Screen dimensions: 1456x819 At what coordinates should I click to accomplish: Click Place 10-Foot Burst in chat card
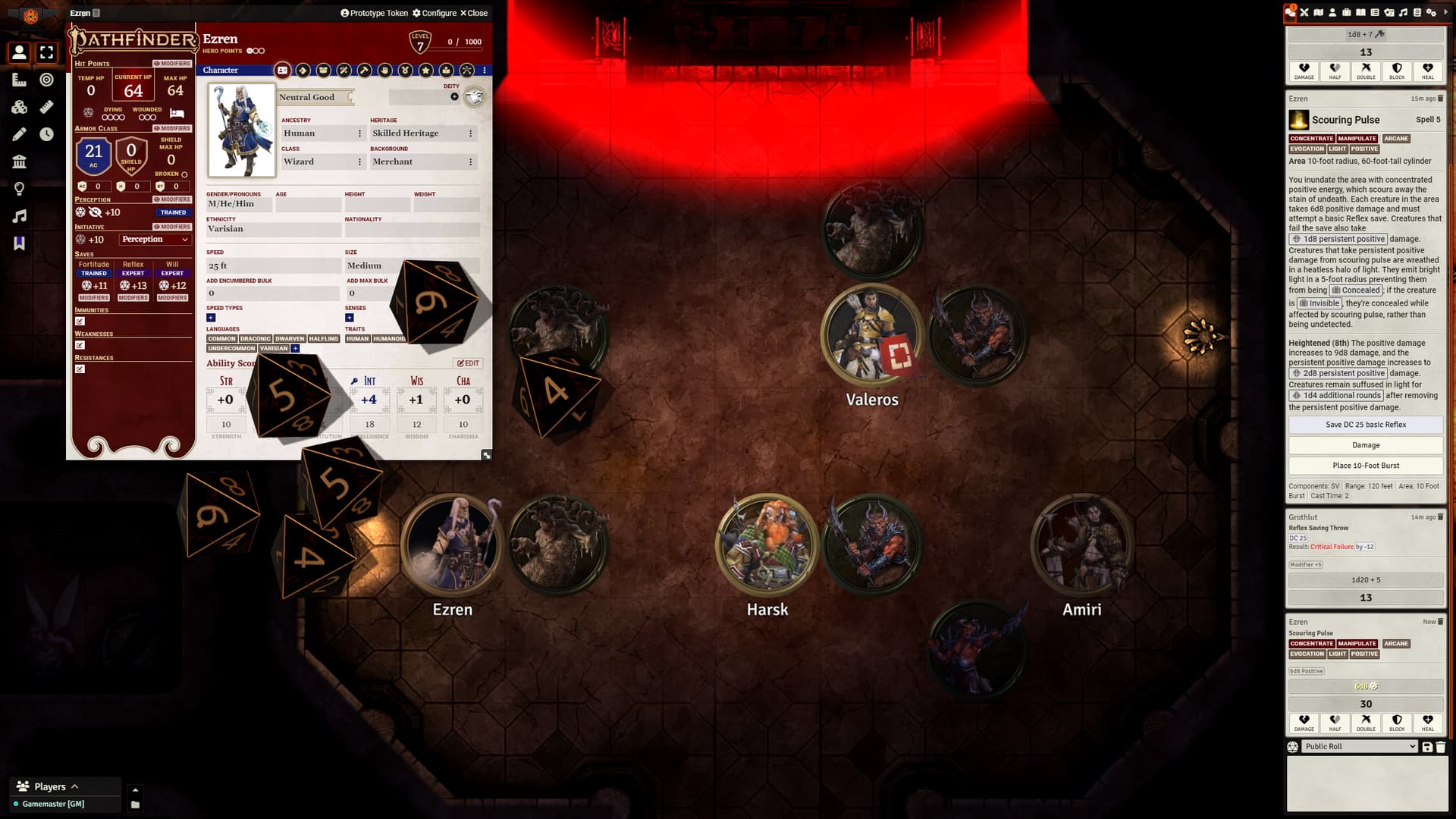click(x=1365, y=466)
